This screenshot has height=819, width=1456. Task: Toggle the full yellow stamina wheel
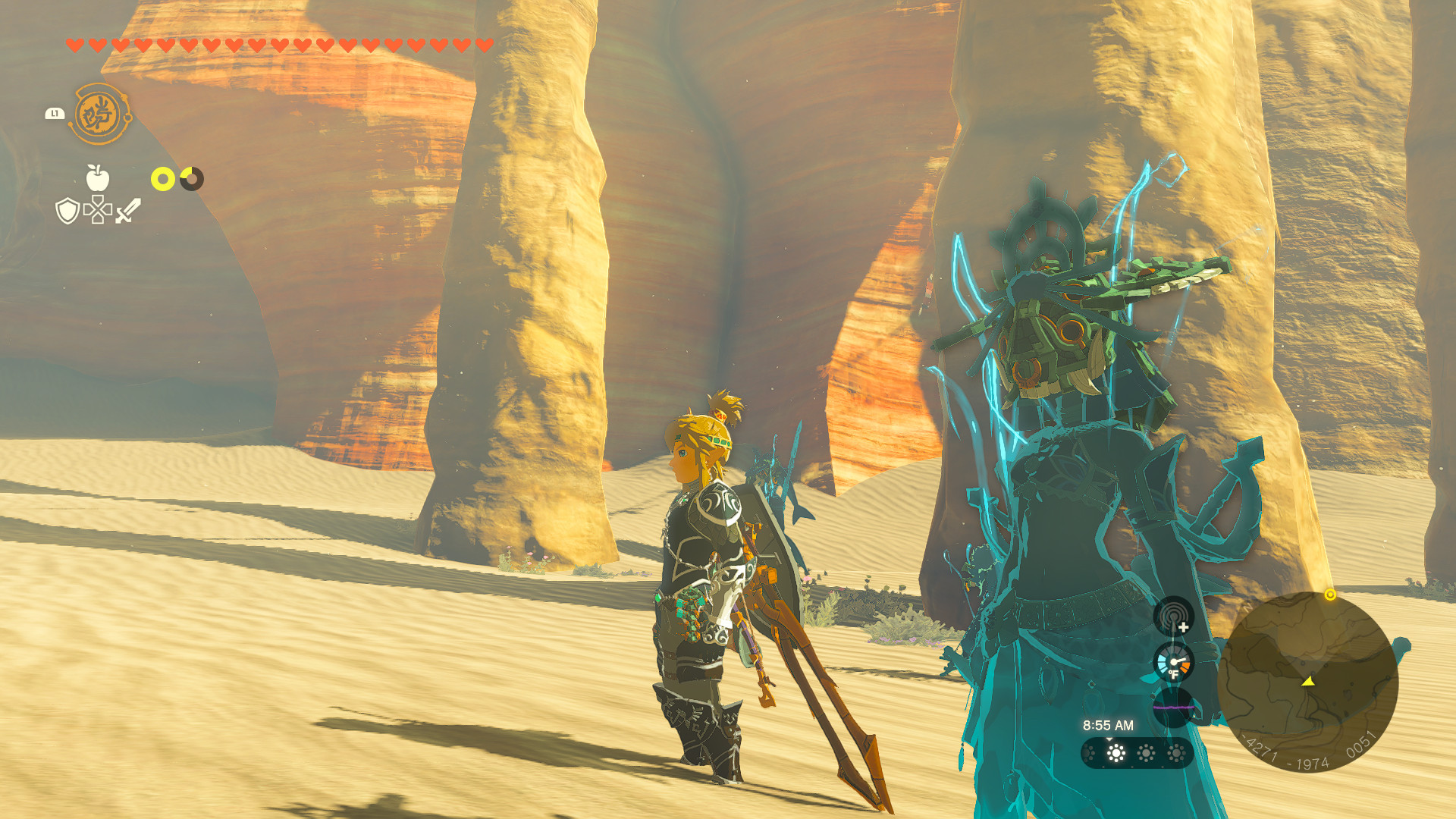162,178
